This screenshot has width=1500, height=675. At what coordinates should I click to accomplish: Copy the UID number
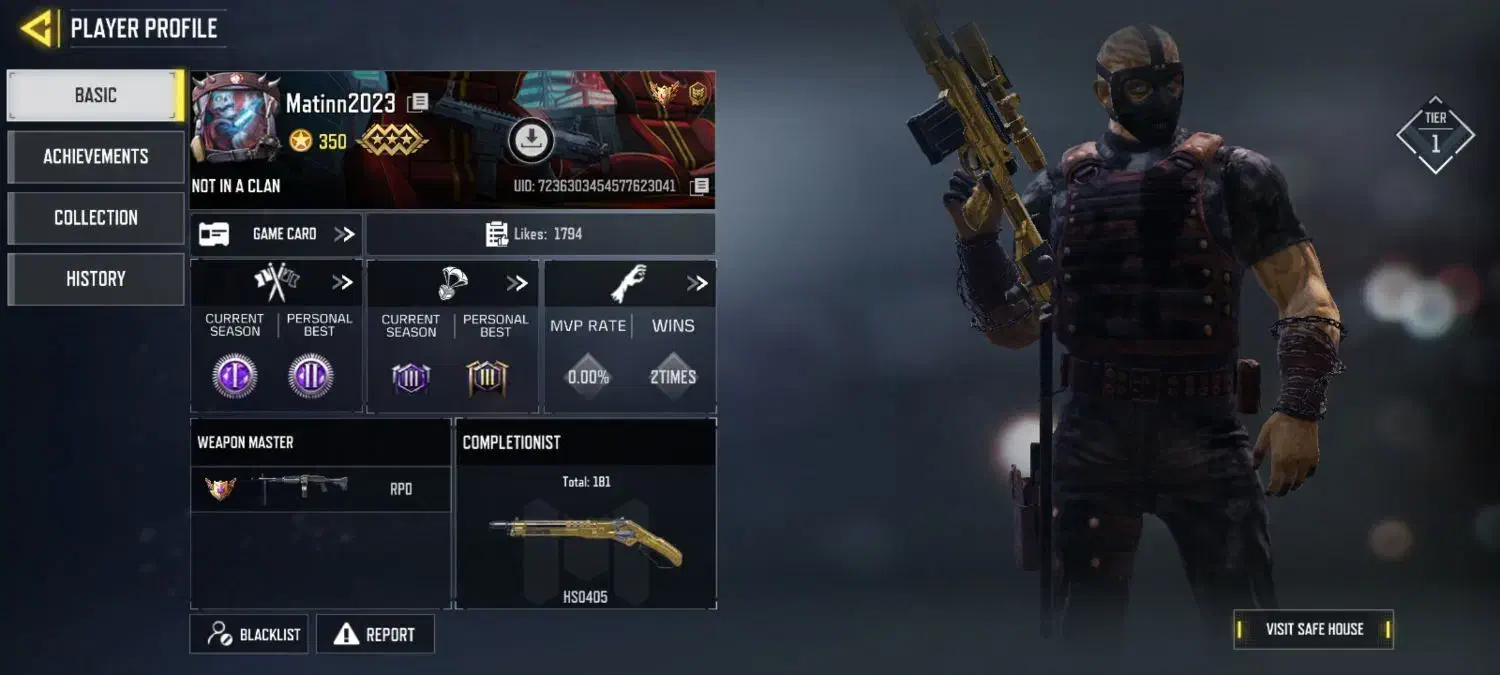tap(700, 186)
